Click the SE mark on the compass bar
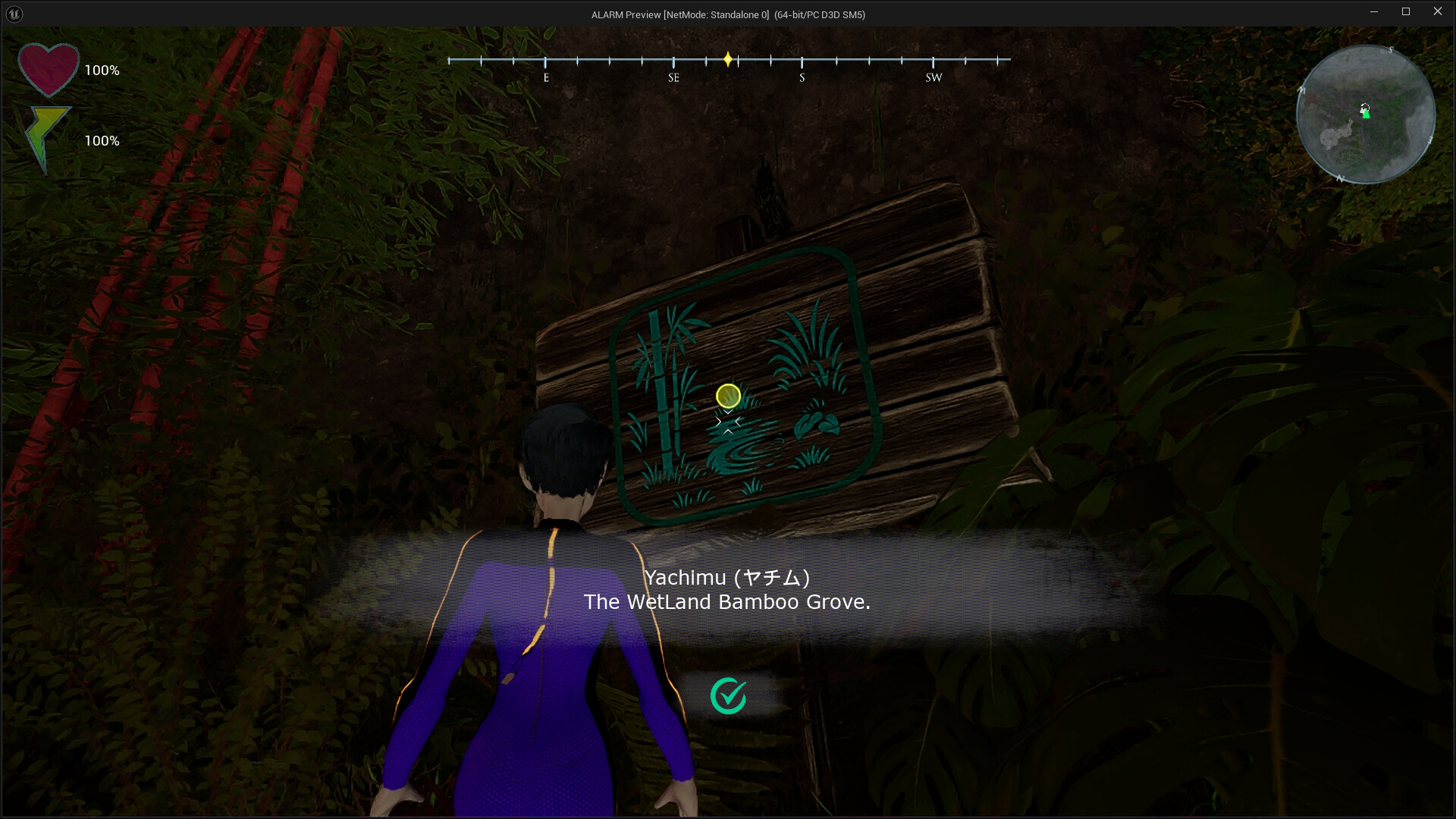This screenshot has height=819, width=1456. coord(673,76)
